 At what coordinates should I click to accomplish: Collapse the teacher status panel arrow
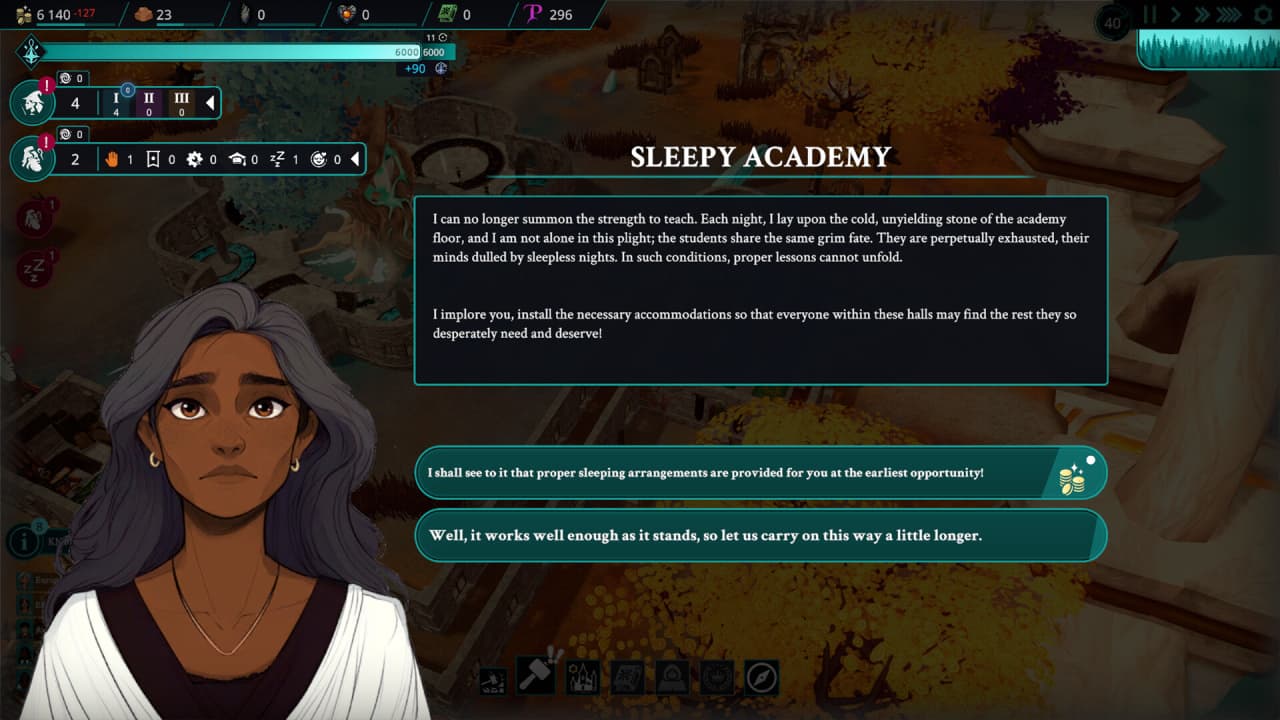coord(354,159)
